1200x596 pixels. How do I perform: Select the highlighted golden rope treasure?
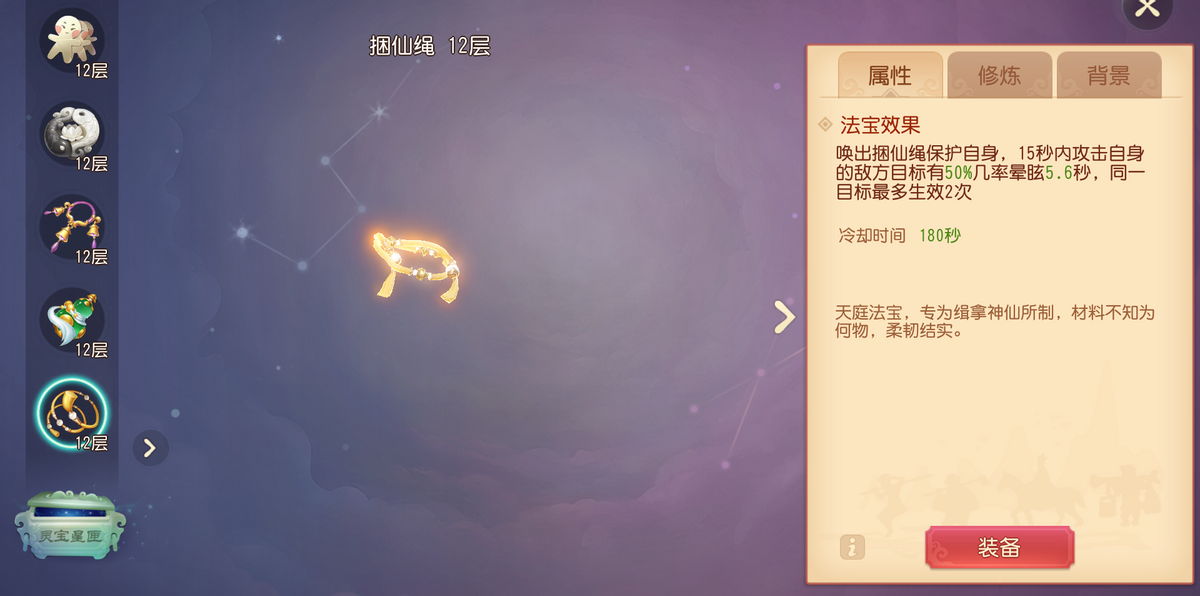pos(71,412)
